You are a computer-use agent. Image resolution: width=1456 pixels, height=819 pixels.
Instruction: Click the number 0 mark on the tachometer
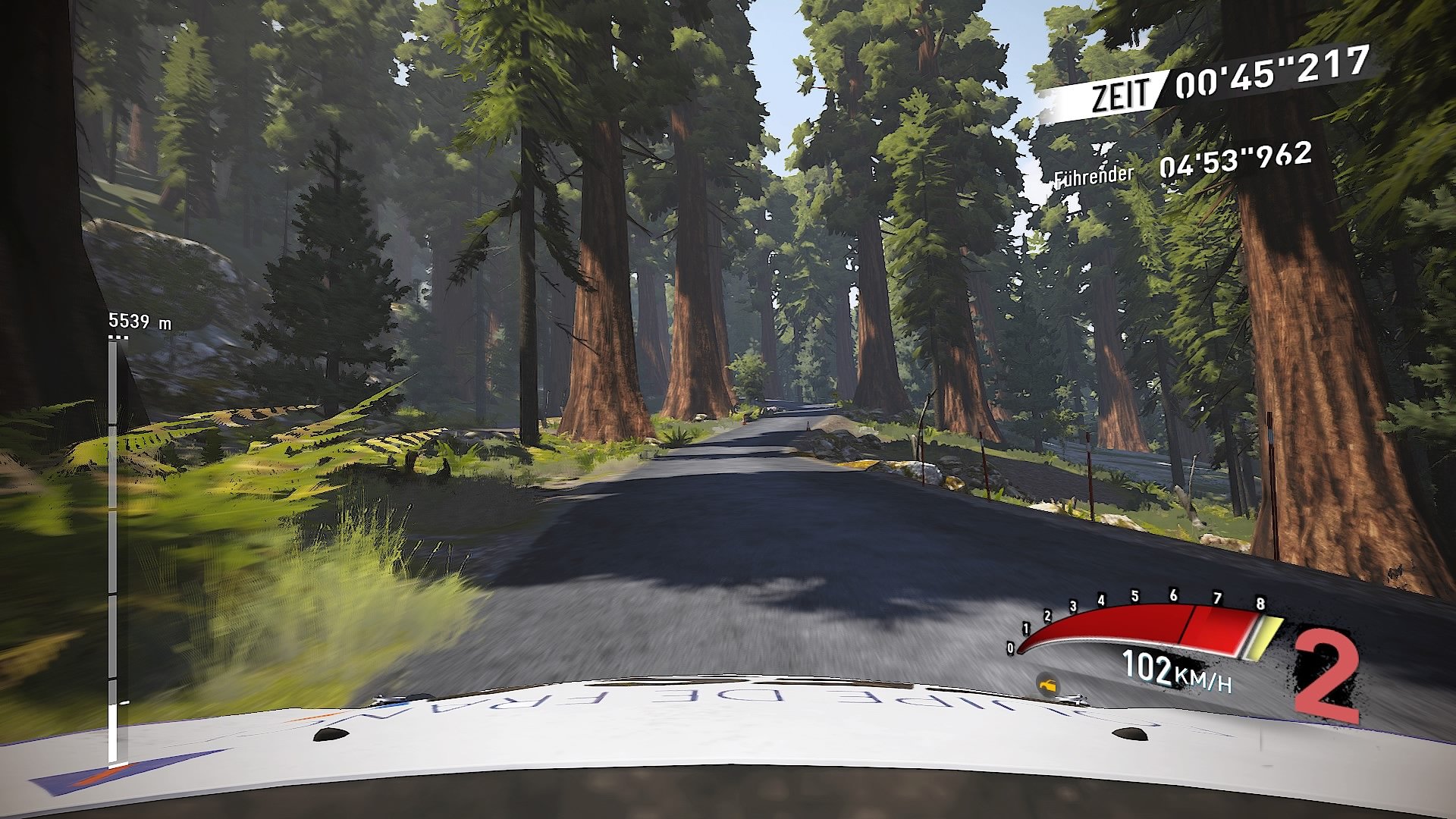click(x=1011, y=648)
